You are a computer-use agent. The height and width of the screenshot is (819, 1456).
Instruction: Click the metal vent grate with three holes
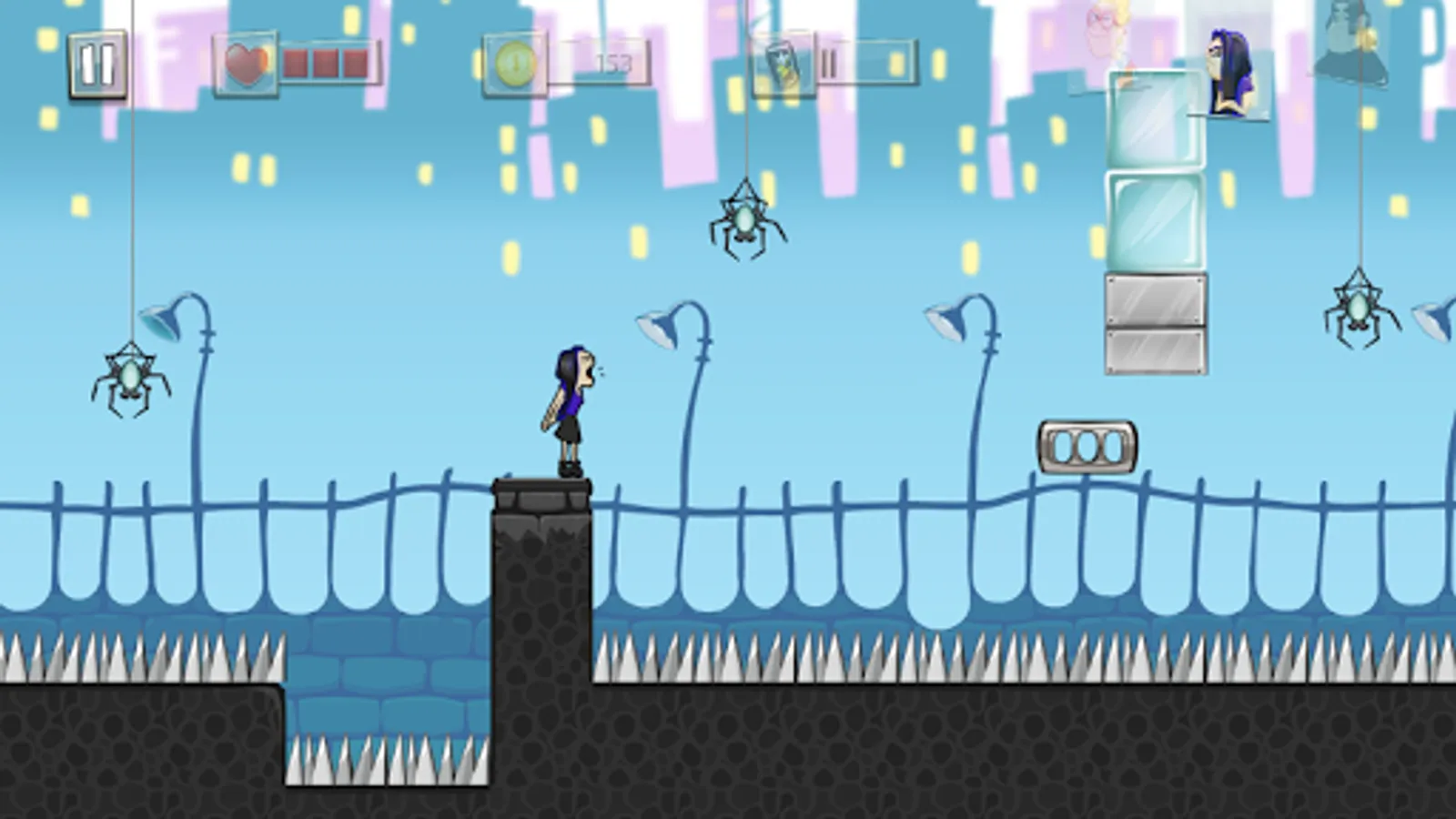(x=1087, y=445)
